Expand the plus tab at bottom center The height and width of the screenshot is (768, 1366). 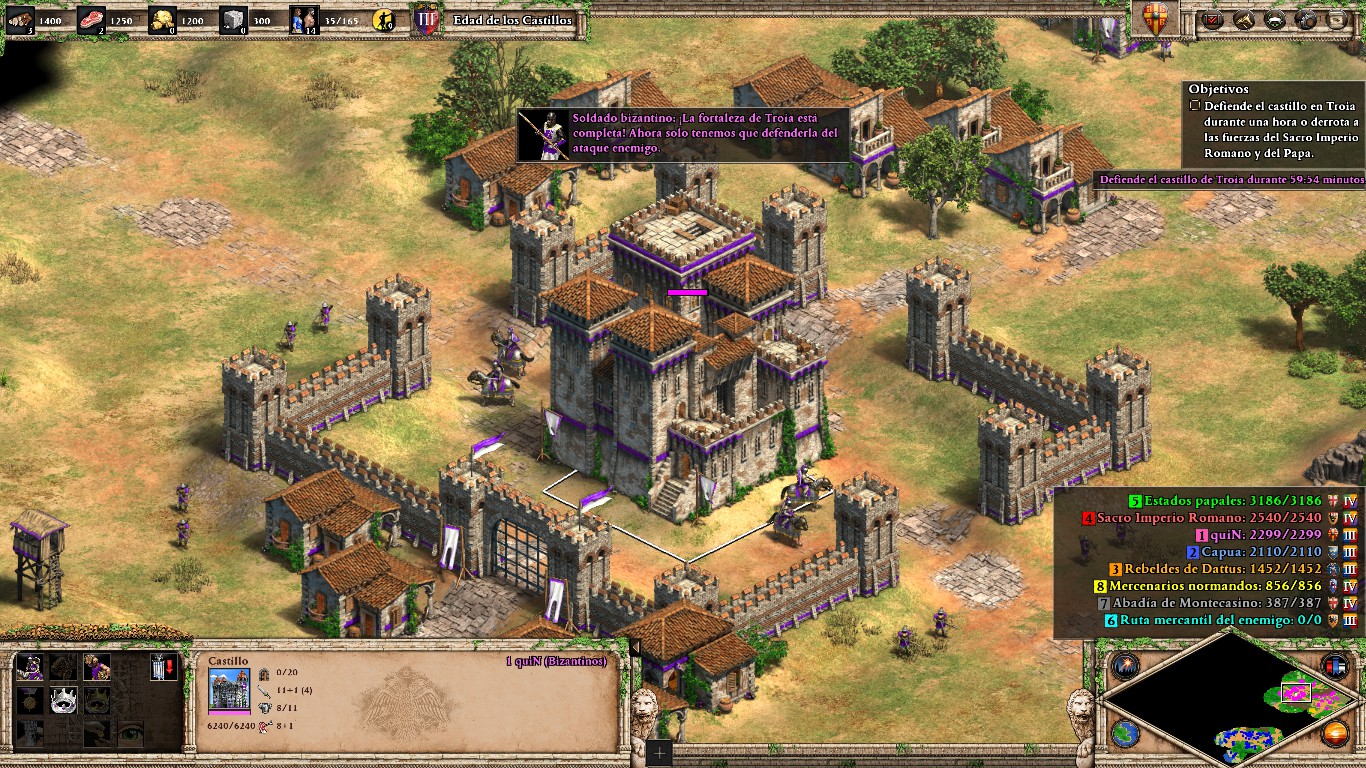[660, 754]
